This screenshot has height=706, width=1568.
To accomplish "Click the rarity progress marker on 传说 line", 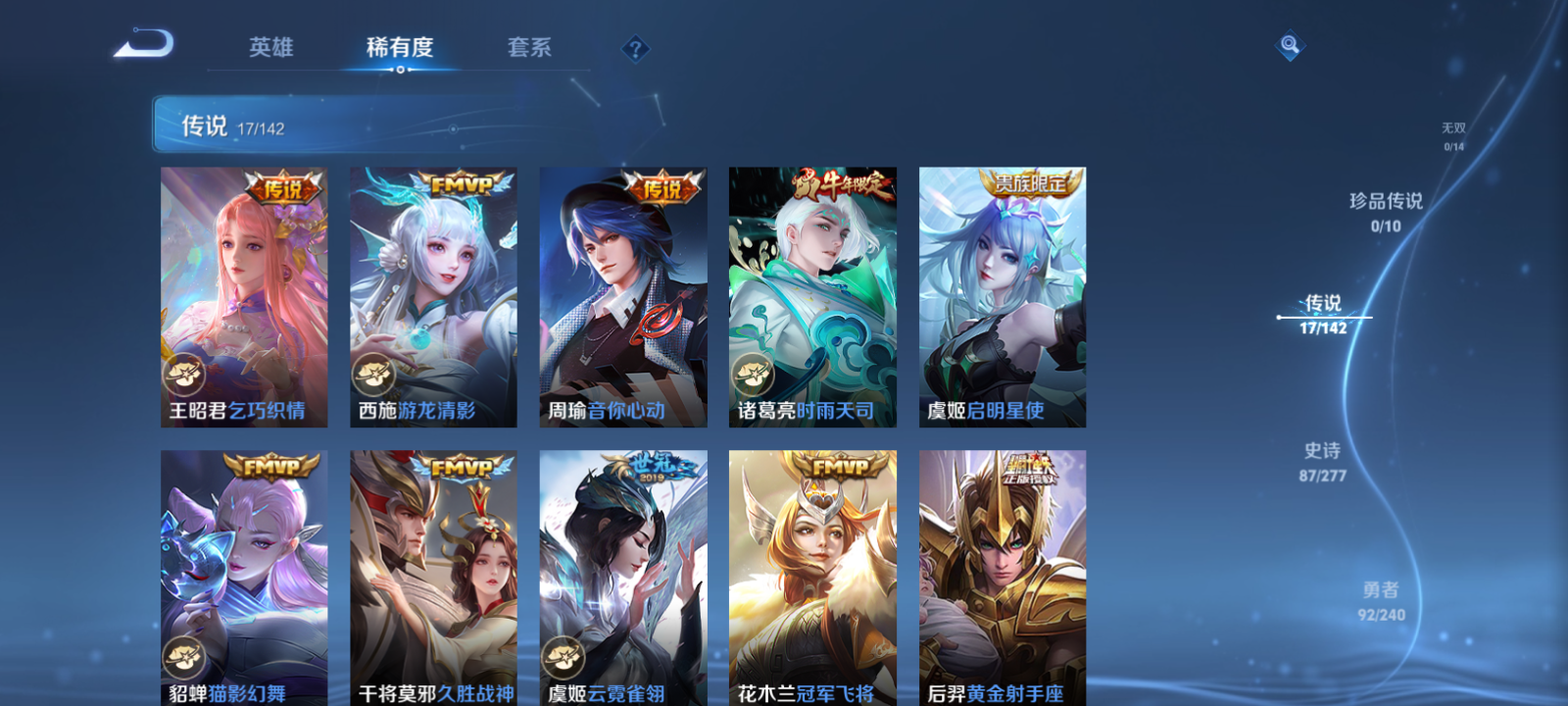I will 1280,317.
